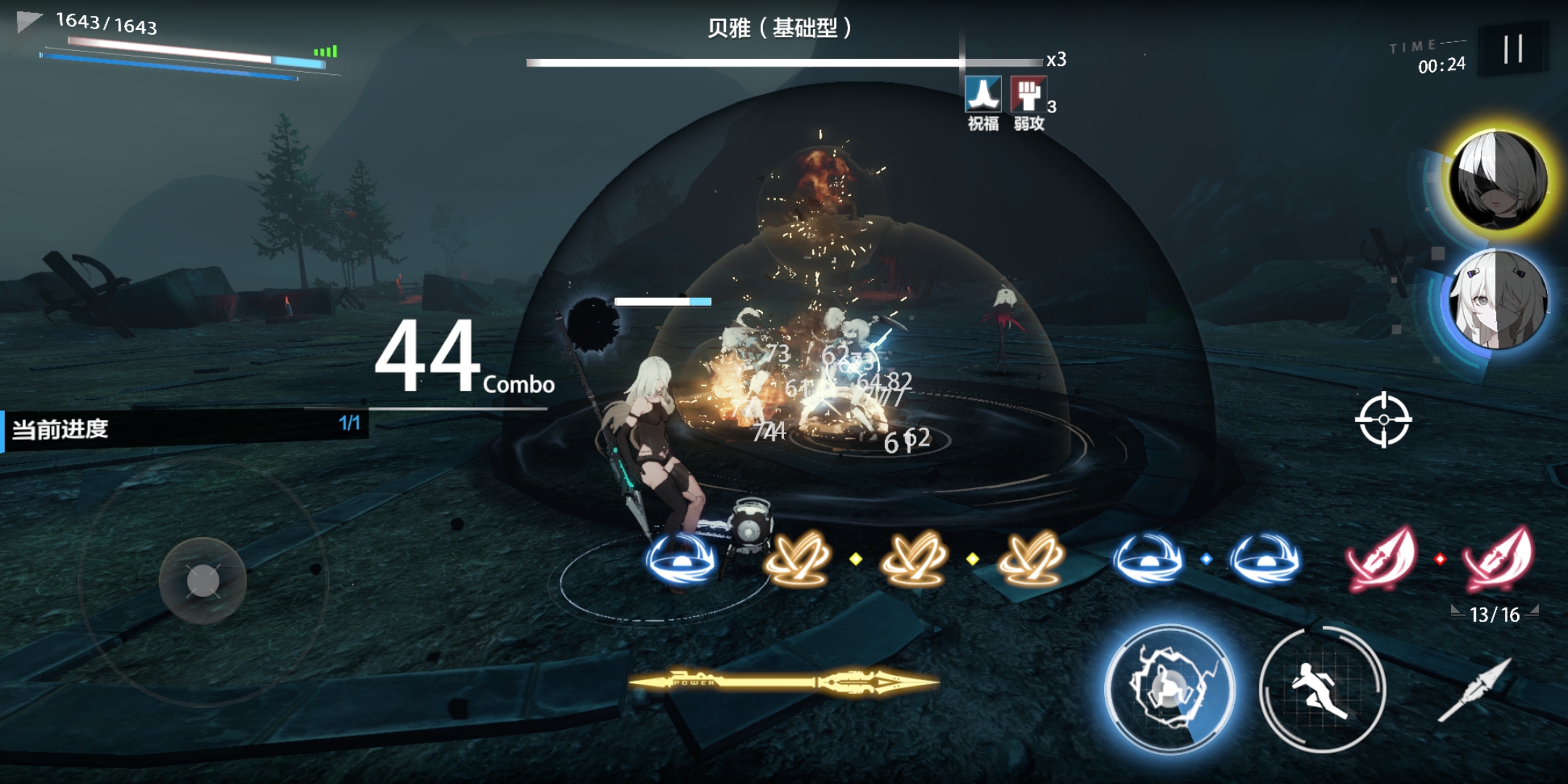
Task: Ping the lone blue orb beside the yellow trio
Action: 681,560
